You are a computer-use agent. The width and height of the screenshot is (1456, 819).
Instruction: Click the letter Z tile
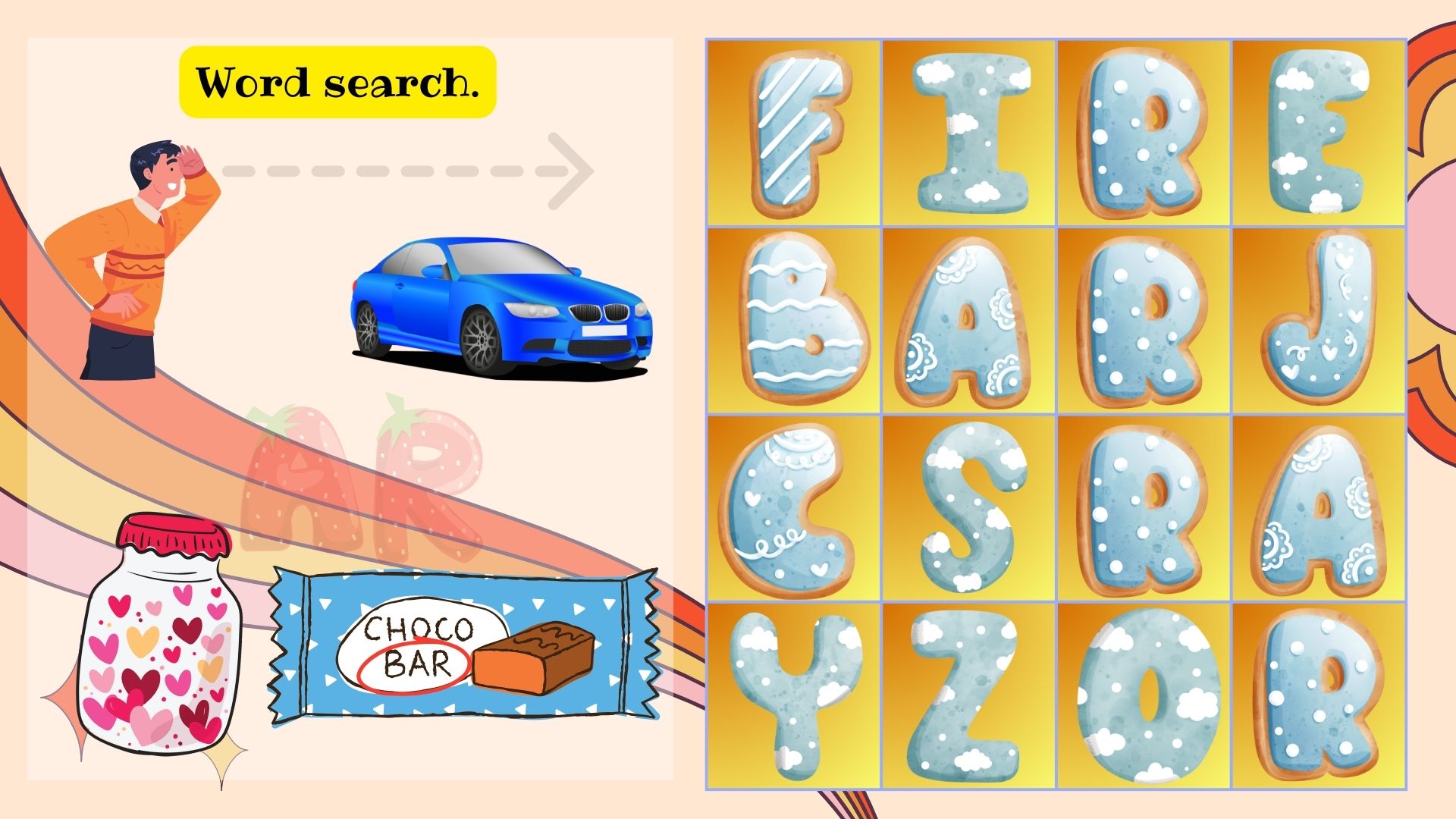pyautogui.click(x=969, y=695)
